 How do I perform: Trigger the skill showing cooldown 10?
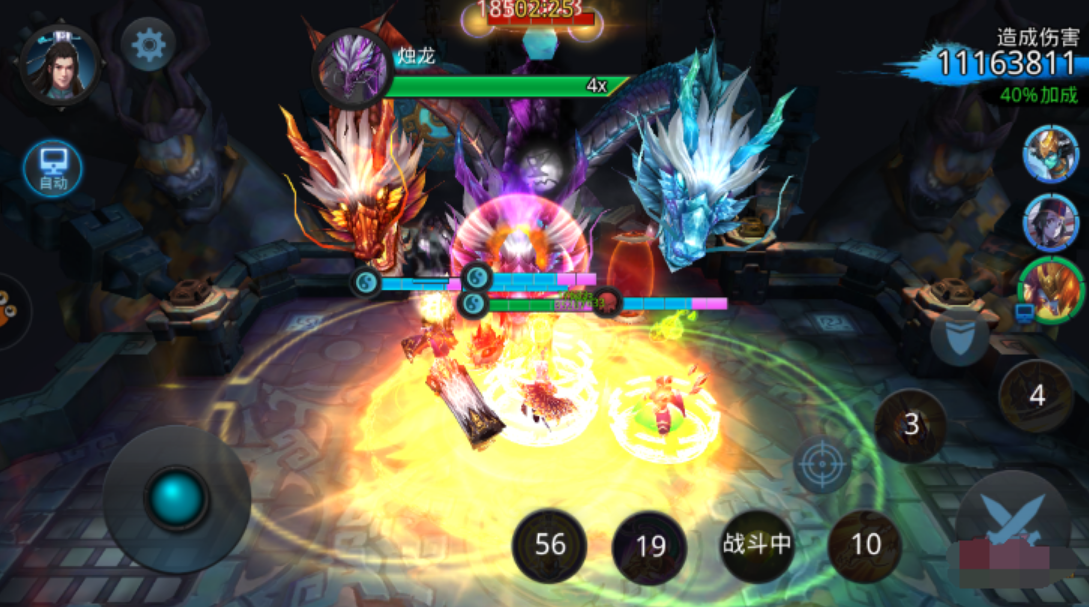865,545
